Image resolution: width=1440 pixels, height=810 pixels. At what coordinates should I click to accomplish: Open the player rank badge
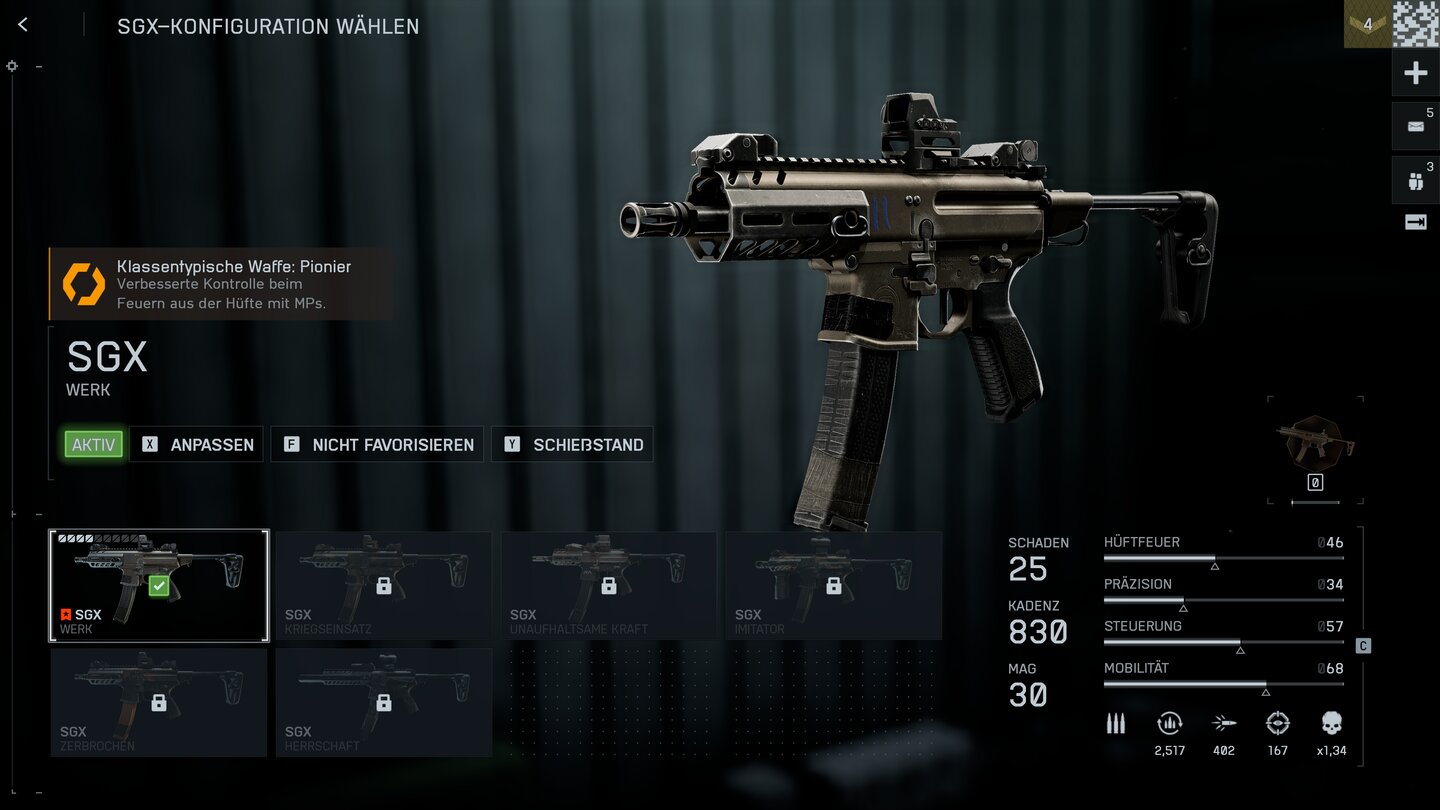click(1367, 24)
